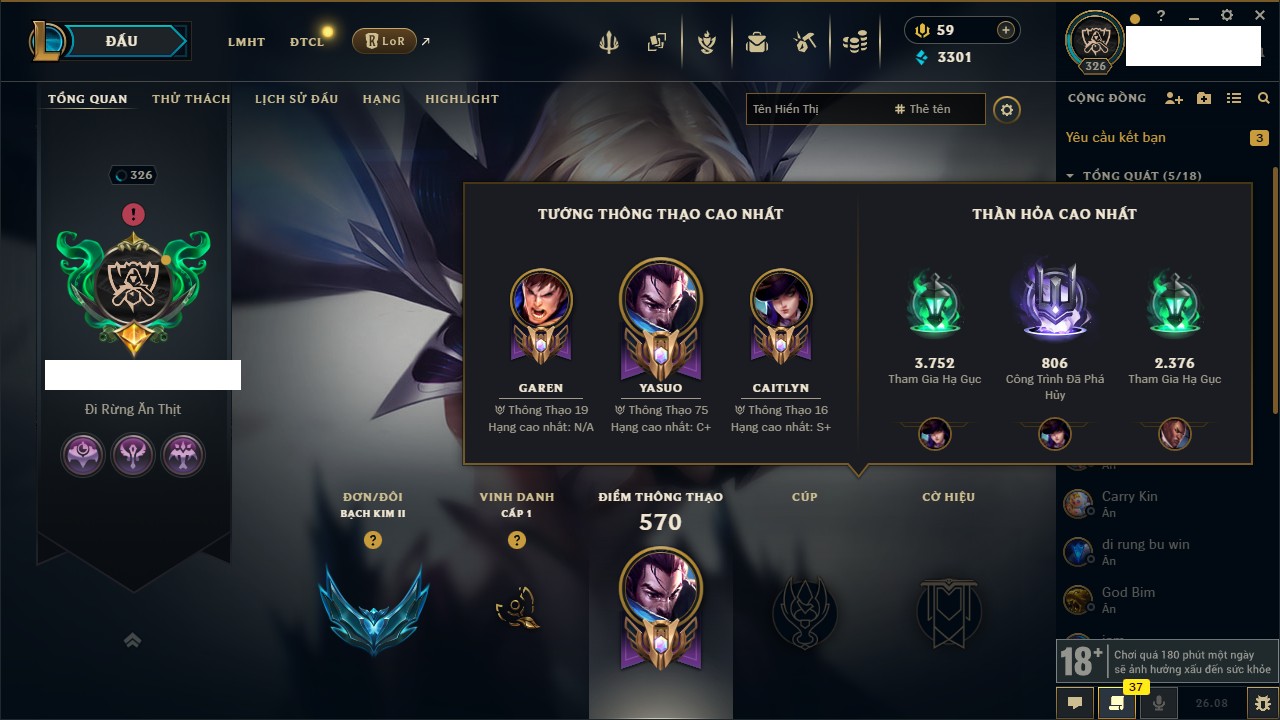Viewport: 1280px width, 720px height.
Task: Open the HẠNG tab
Action: coord(381,99)
